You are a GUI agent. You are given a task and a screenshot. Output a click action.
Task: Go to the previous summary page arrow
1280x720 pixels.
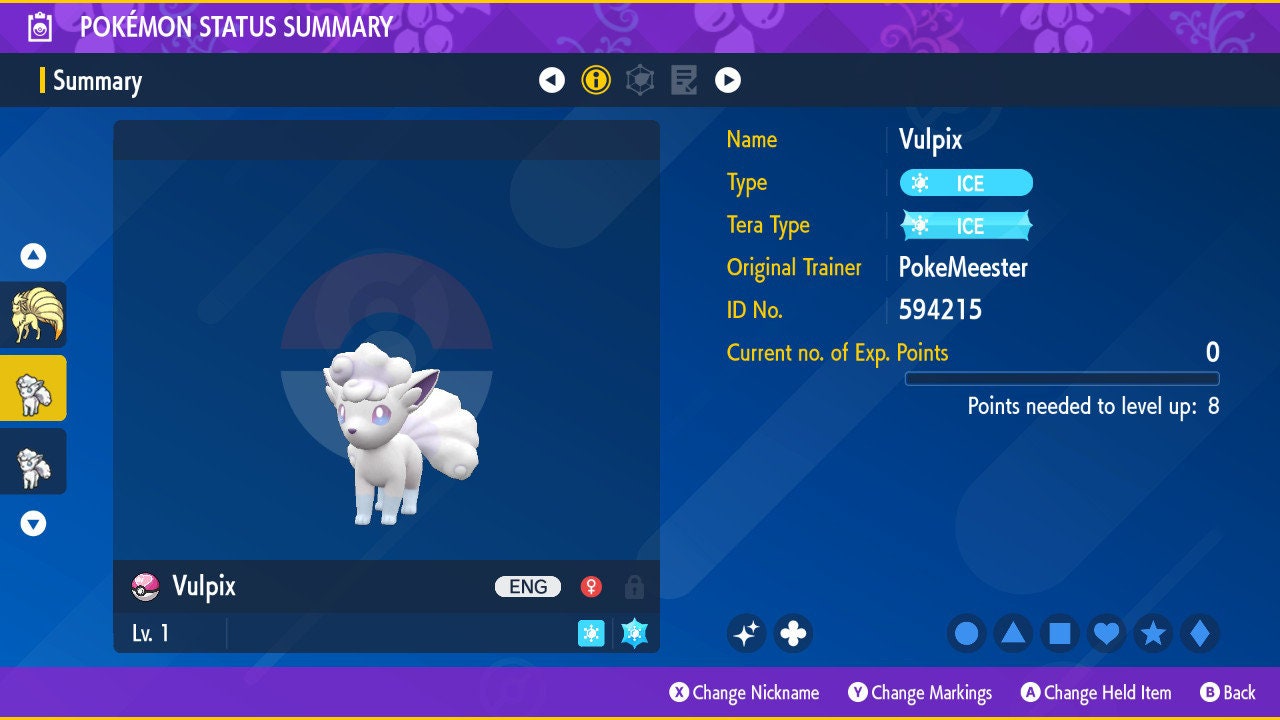pos(552,80)
